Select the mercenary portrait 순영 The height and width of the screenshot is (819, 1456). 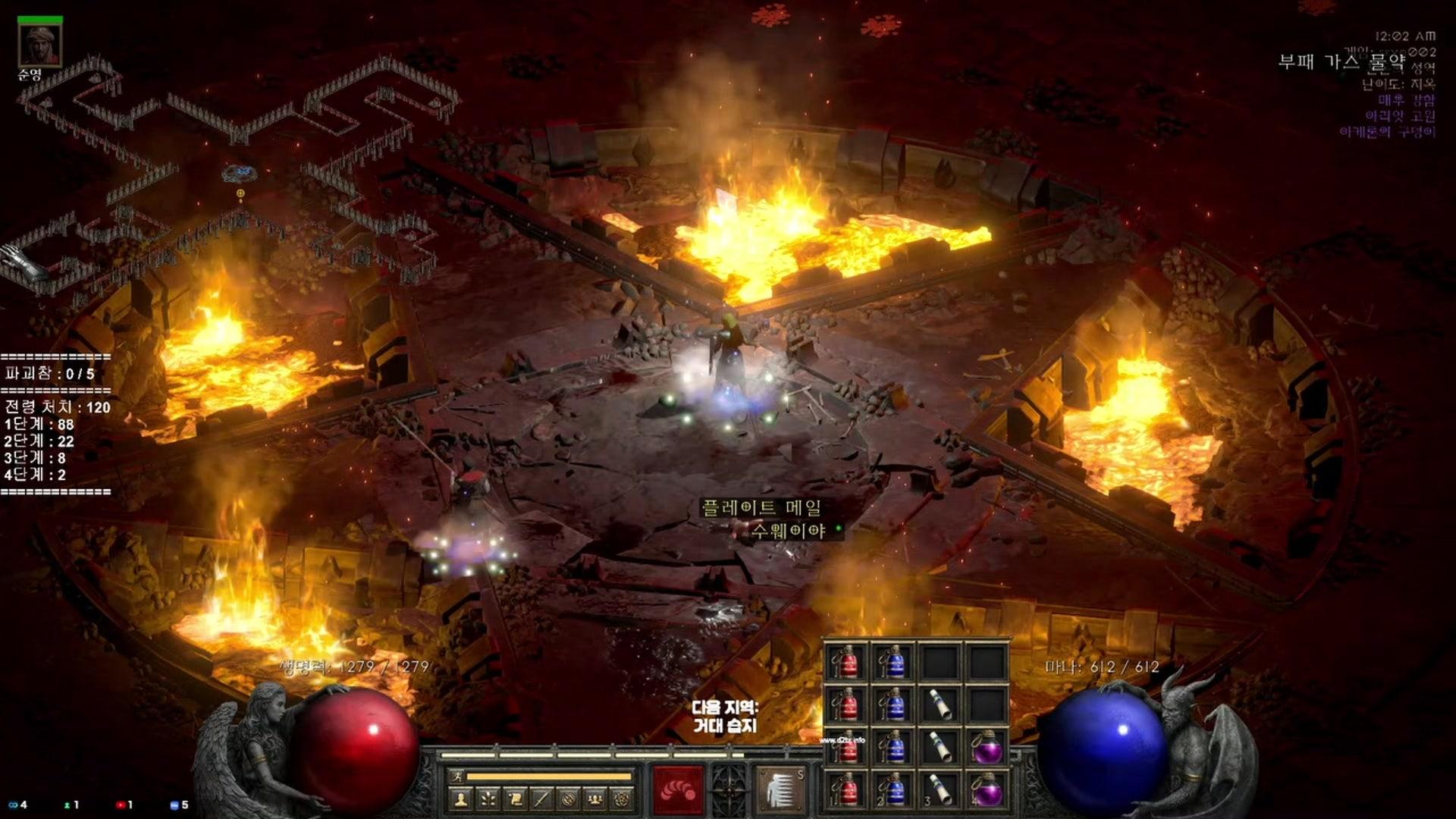tap(39, 45)
